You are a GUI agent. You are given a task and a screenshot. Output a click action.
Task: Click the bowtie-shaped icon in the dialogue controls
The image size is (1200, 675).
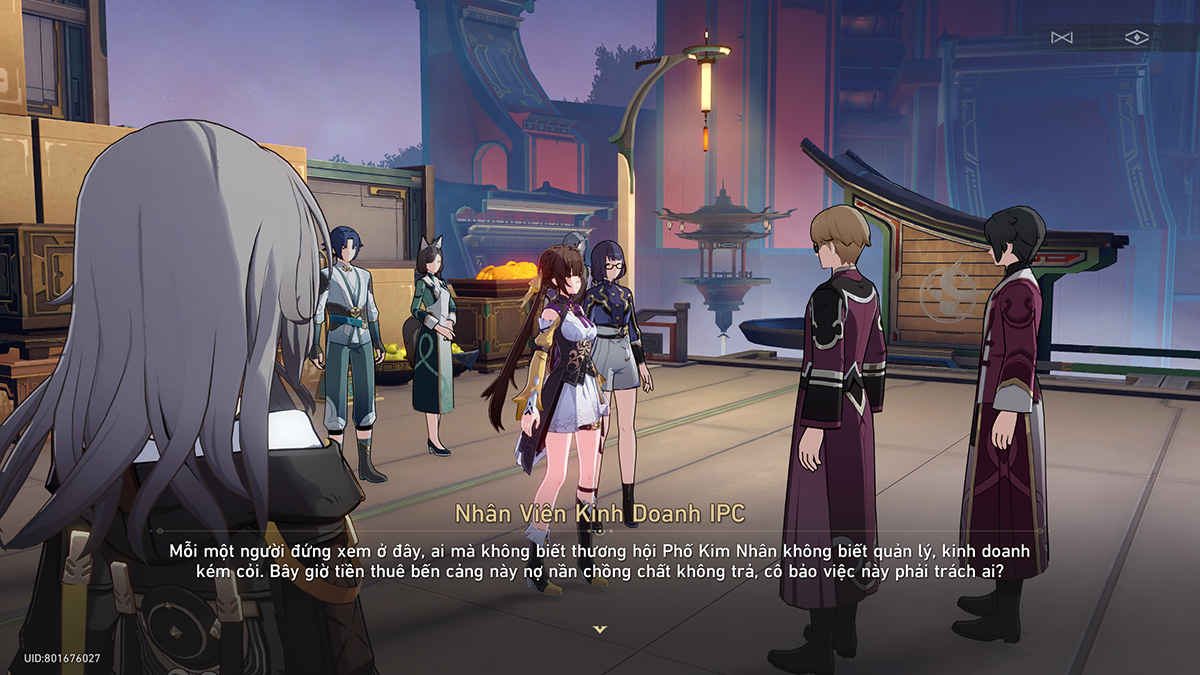(1061, 38)
